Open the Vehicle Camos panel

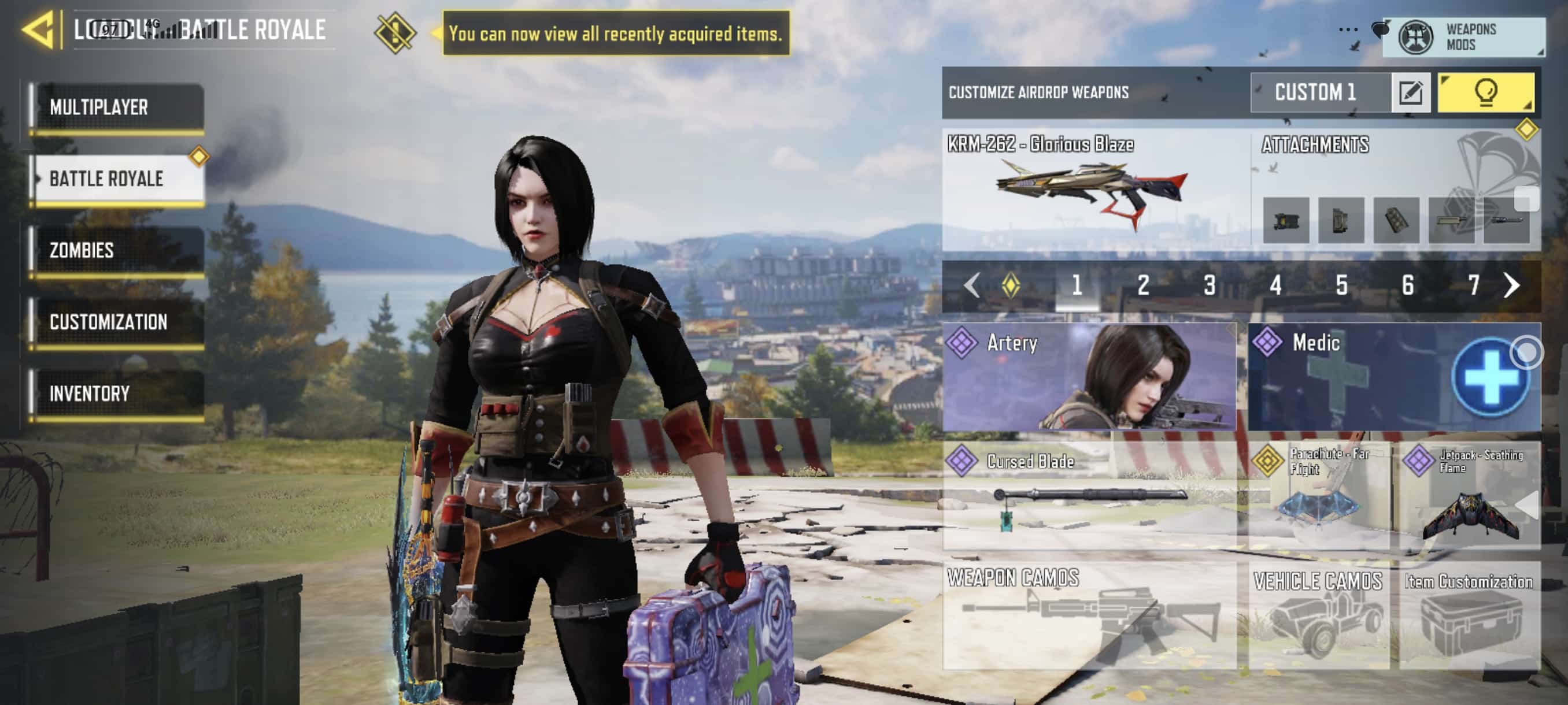point(1318,615)
